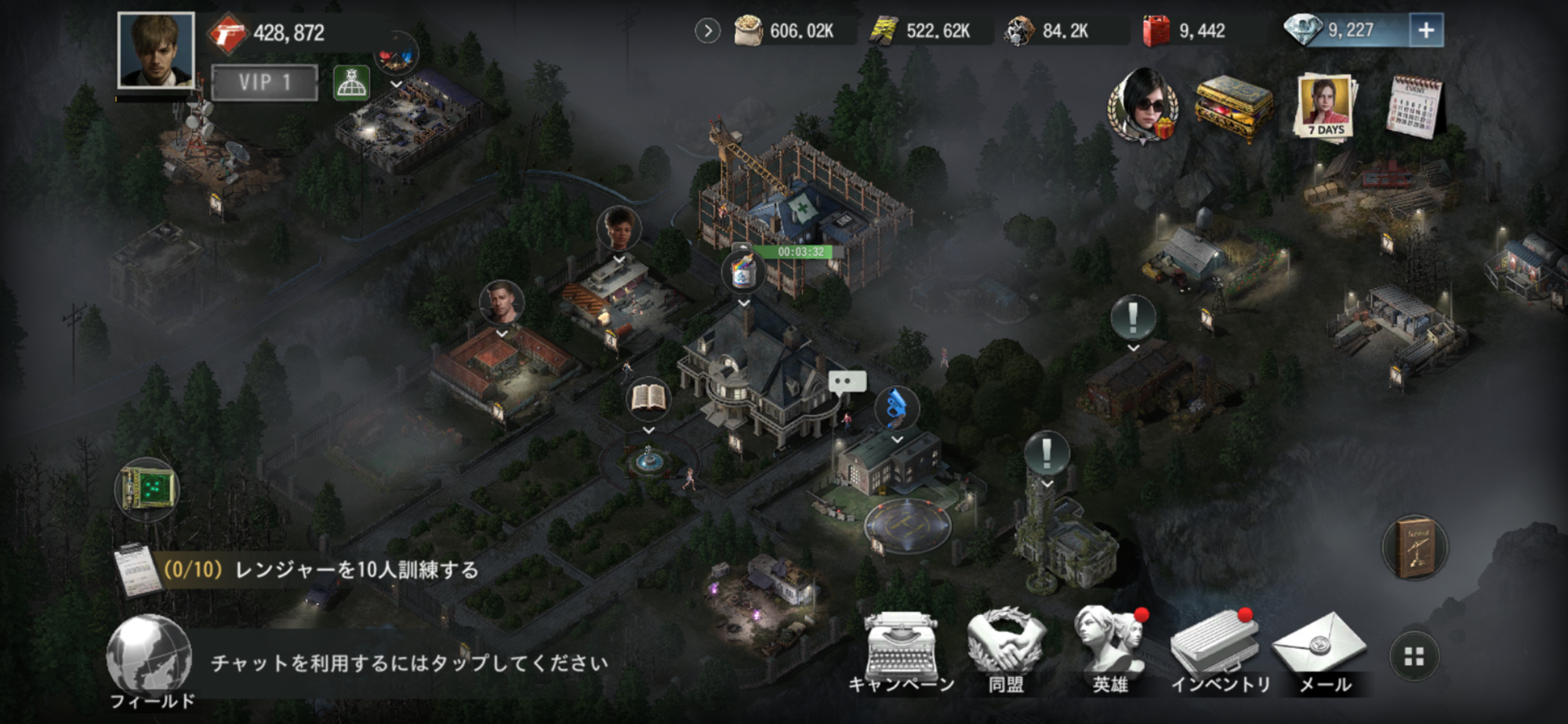Tap the chat bar to open chat
Viewport: 1568px width, 724px height.
[x=409, y=664]
